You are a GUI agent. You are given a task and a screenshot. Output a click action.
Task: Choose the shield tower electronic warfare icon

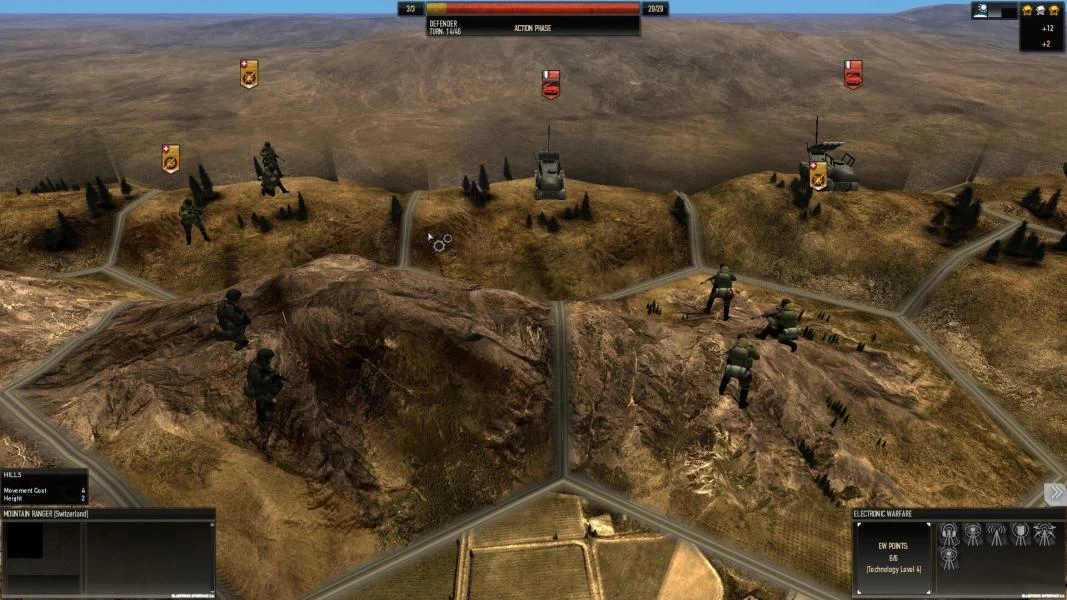tap(1020, 534)
